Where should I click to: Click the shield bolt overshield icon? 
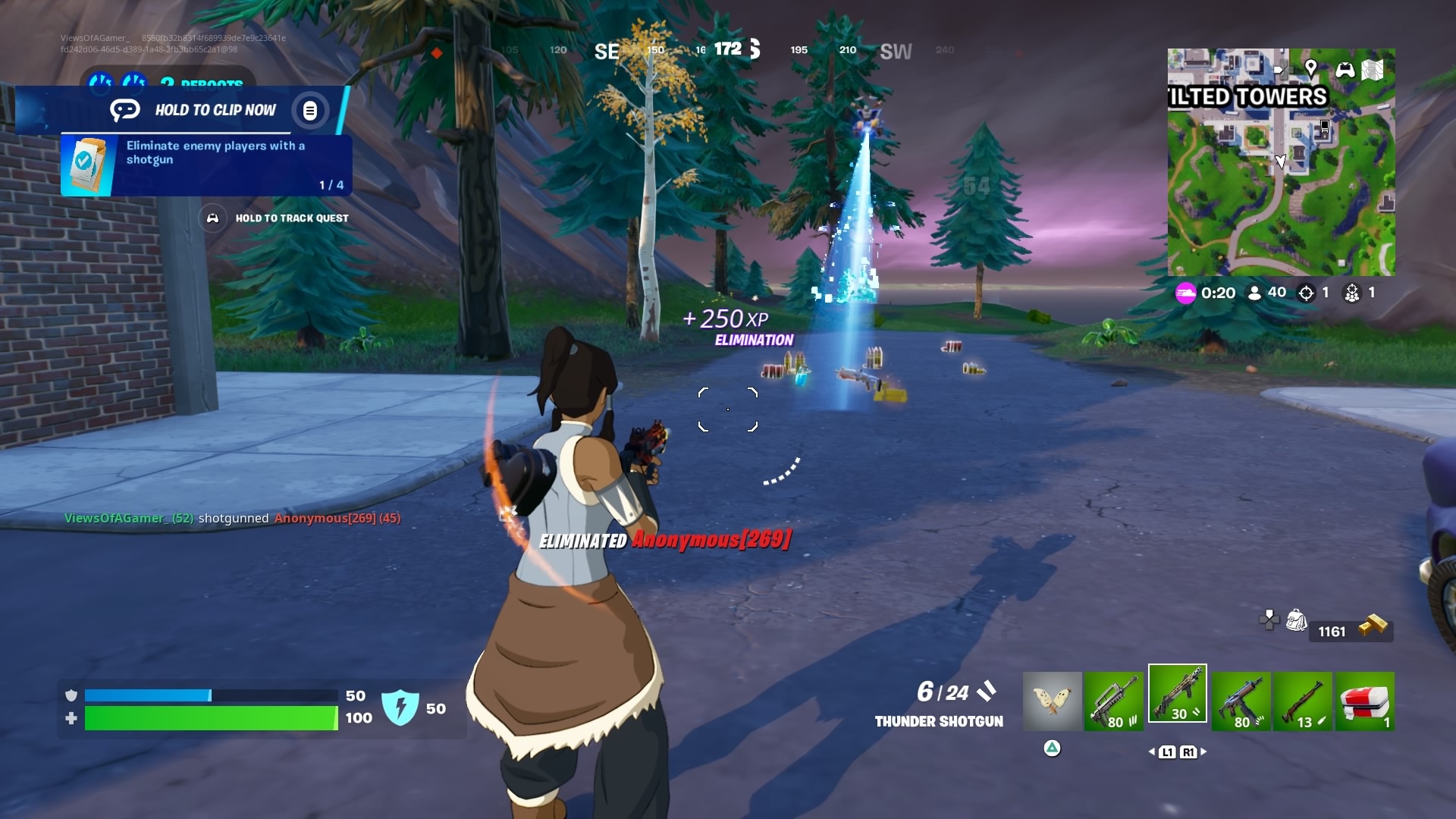pyautogui.click(x=400, y=707)
